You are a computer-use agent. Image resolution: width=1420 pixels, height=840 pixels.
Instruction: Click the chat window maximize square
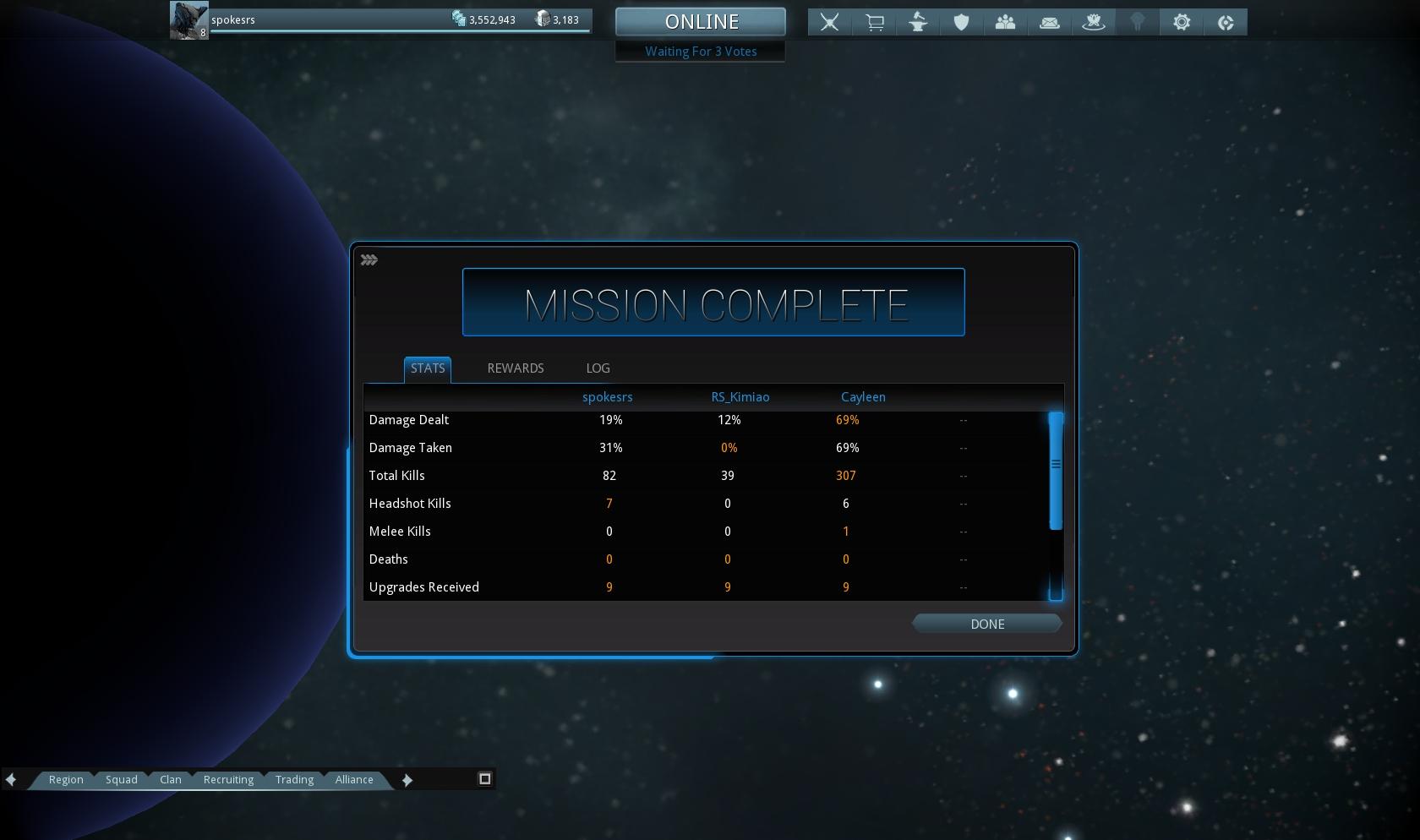coord(485,778)
